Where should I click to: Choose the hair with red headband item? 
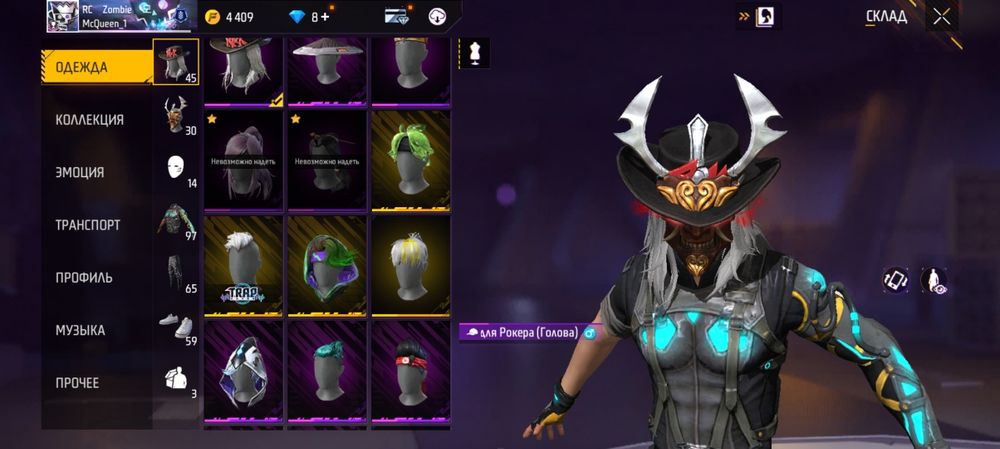pyautogui.click(x=411, y=370)
